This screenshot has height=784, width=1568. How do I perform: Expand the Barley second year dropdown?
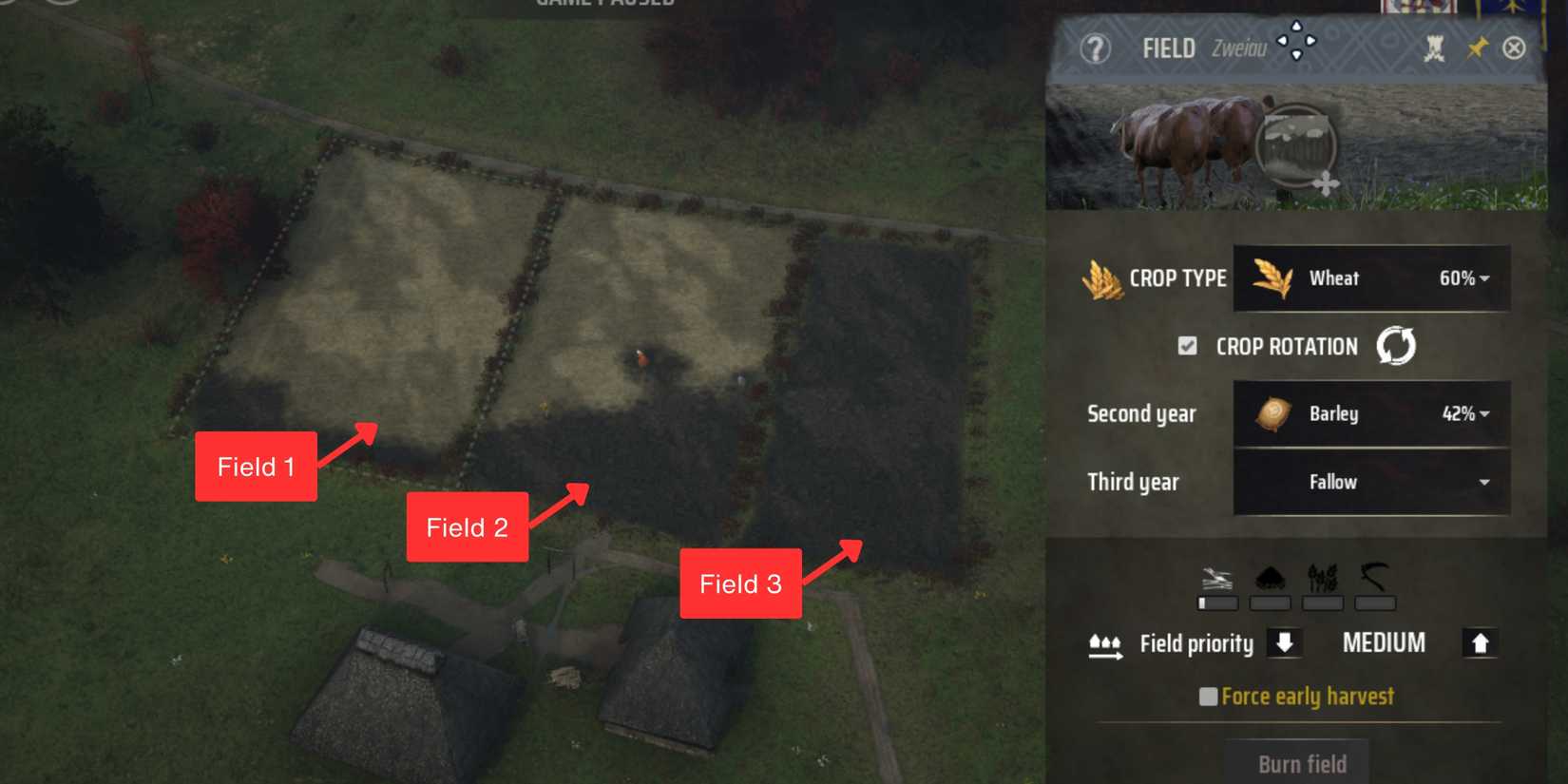point(1372,413)
